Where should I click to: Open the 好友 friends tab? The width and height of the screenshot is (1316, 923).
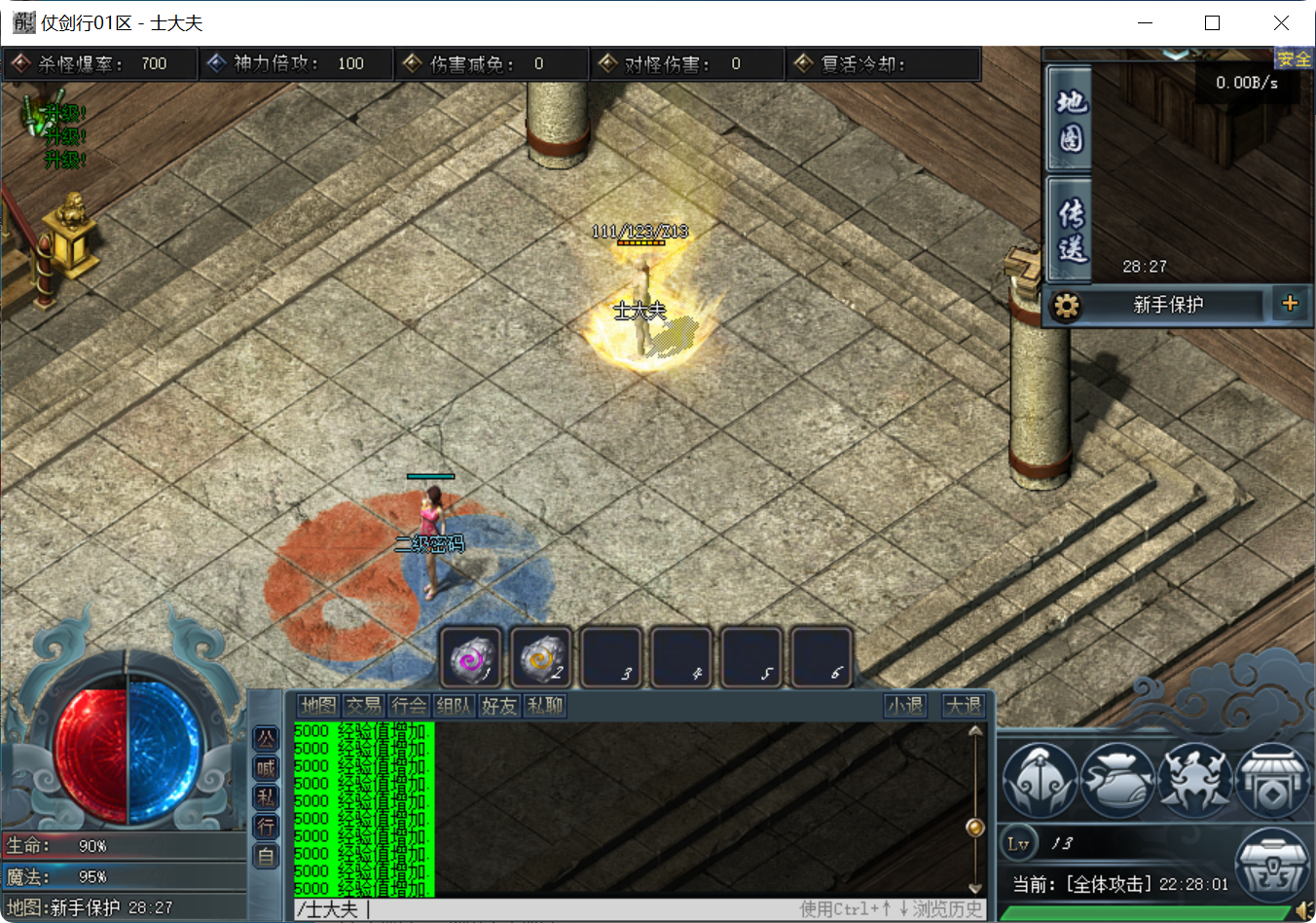(x=498, y=706)
